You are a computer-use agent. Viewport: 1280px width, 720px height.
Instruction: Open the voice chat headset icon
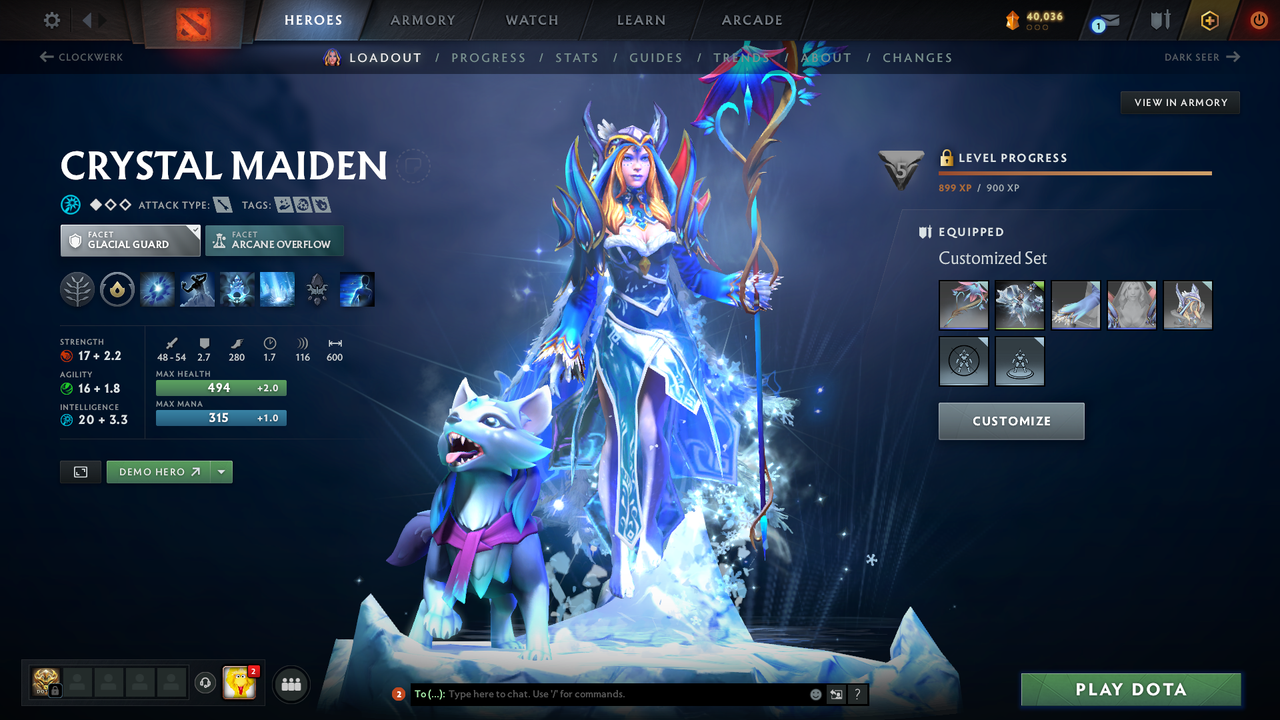click(x=206, y=683)
